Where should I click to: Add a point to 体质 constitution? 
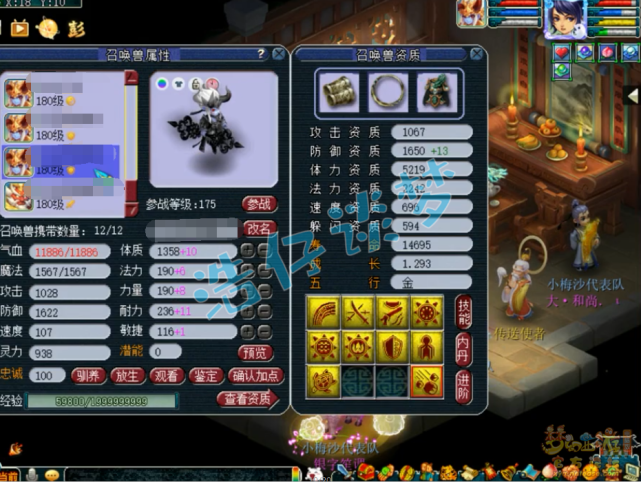point(248,249)
